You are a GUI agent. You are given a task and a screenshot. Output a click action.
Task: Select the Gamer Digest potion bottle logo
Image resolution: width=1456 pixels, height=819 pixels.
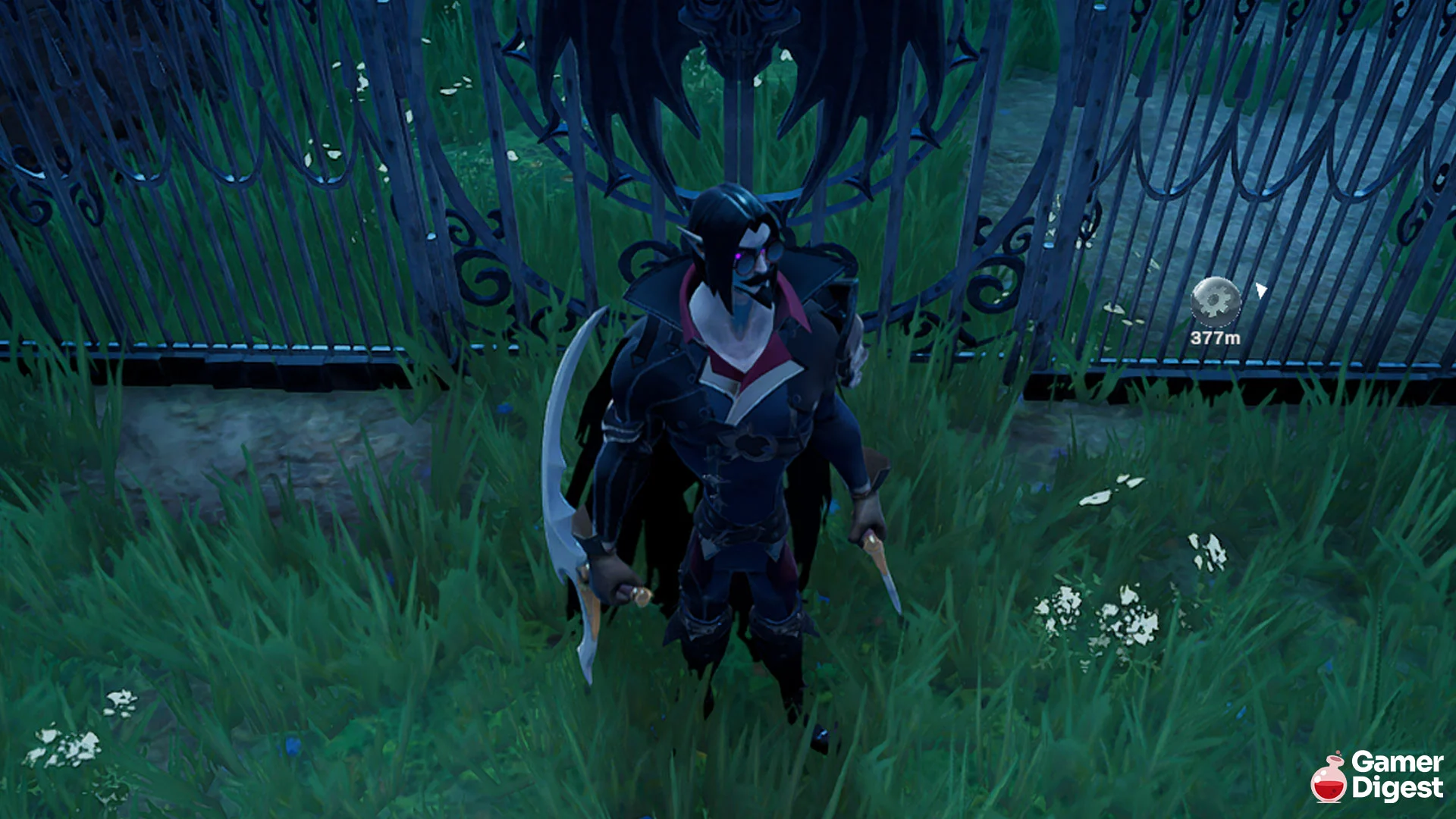point(1329,781)
